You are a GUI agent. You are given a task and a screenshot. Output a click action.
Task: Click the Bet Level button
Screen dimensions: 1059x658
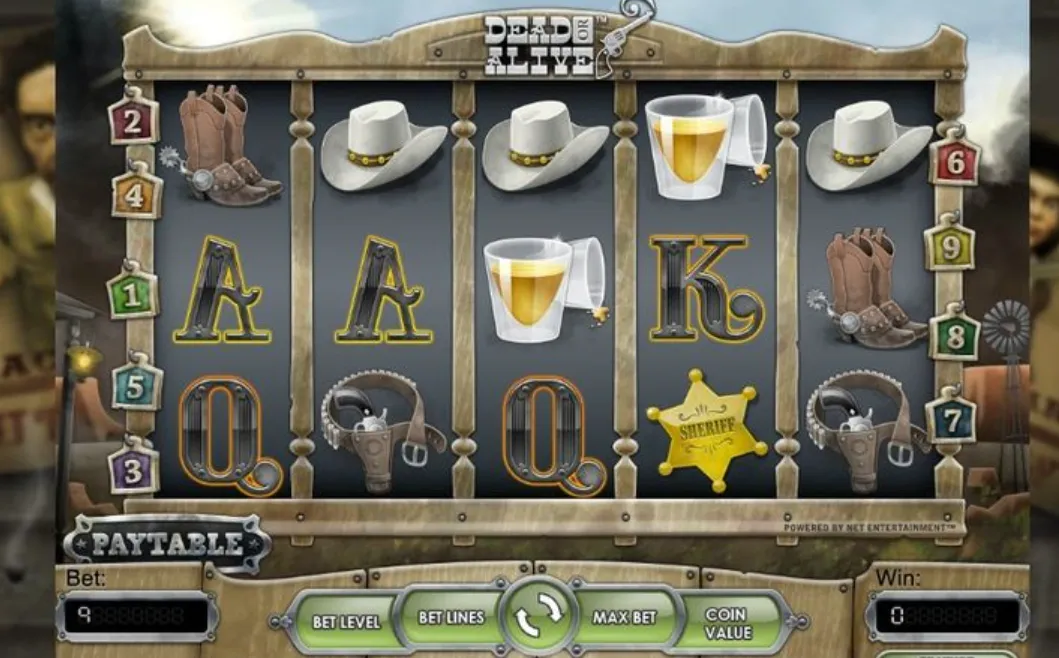click(x=346, y=621)
